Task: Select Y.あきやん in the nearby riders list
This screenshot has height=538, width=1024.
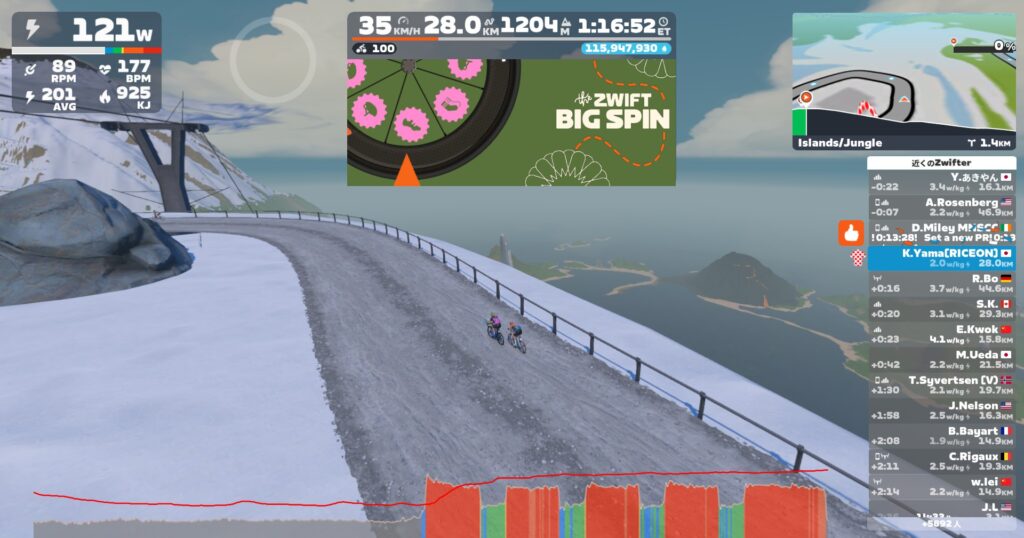Action: (x=941, y=181)
